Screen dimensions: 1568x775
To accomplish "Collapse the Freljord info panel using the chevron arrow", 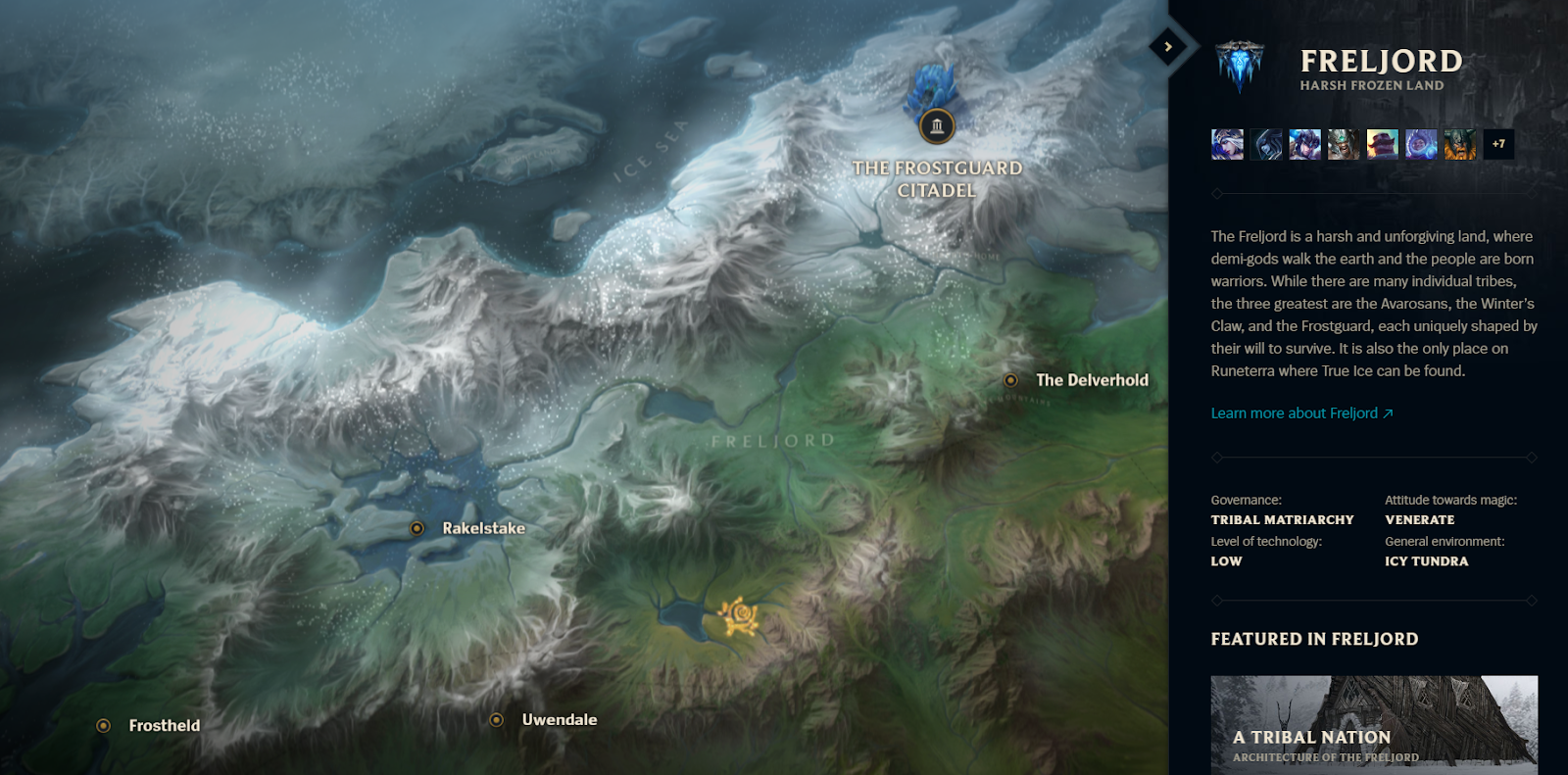I will pos(1167,46).
